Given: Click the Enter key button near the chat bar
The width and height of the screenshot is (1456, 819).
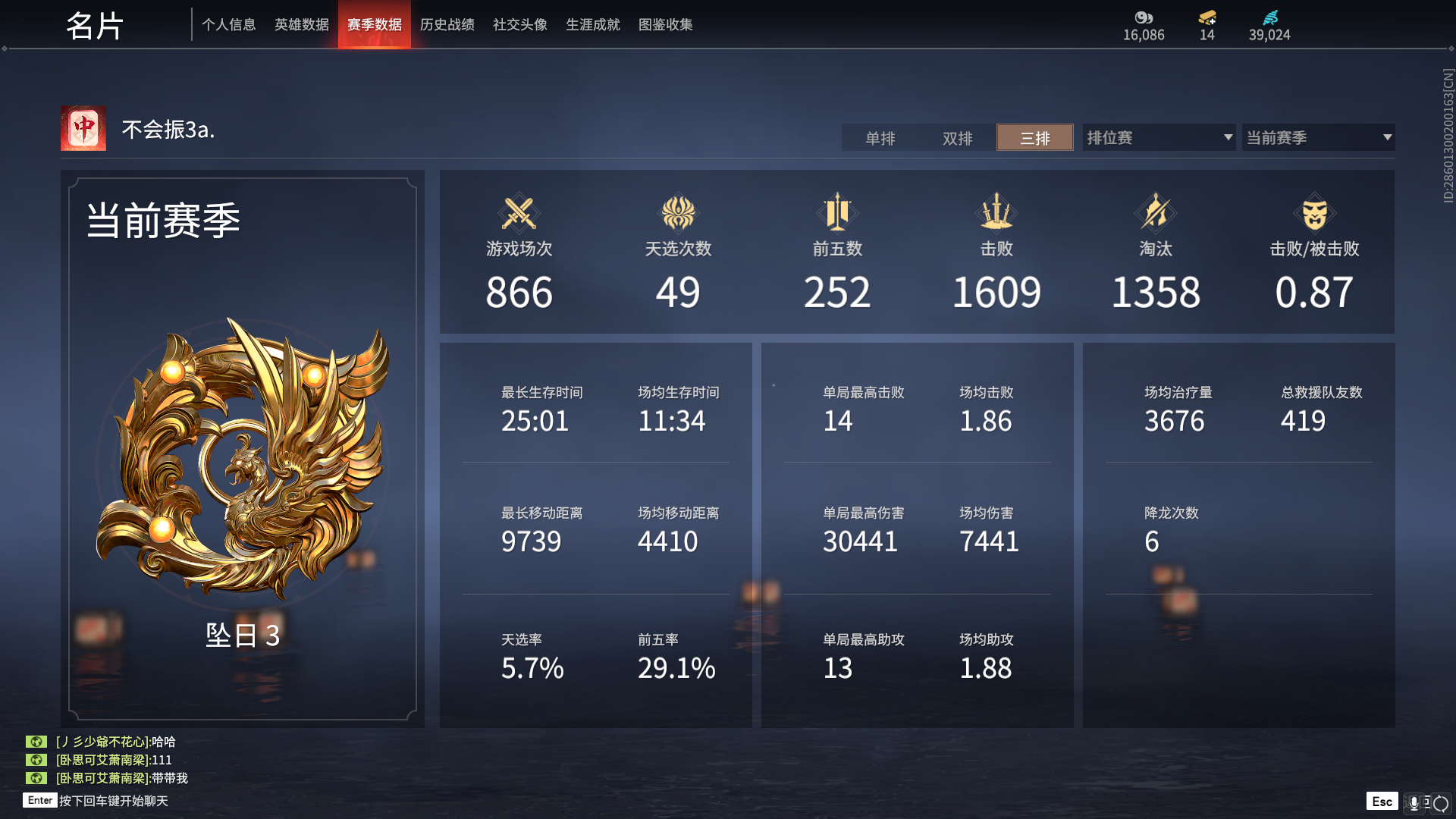Looking at the screenshot, I should pyautogui.click(x=39, y=800).
